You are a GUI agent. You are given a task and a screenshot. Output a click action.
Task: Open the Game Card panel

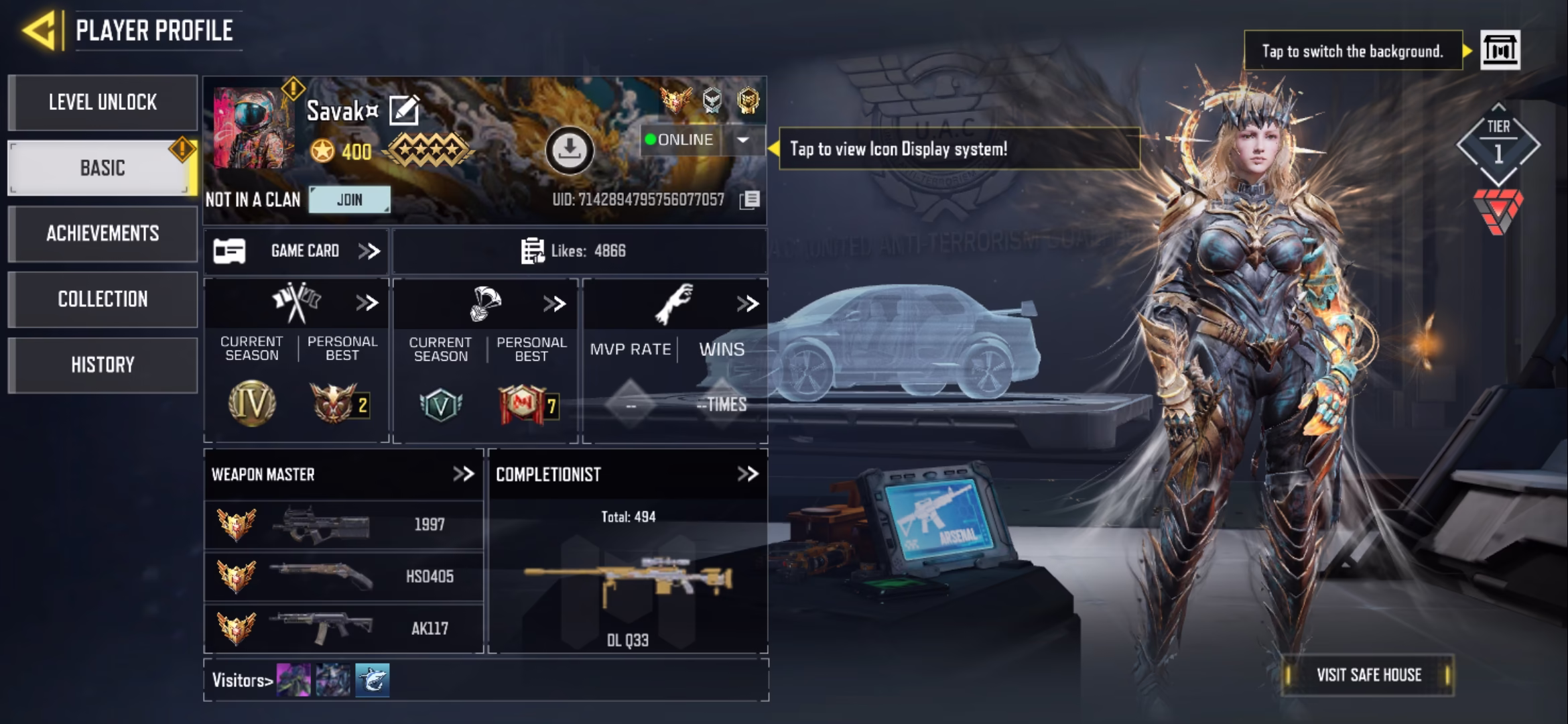296,251
